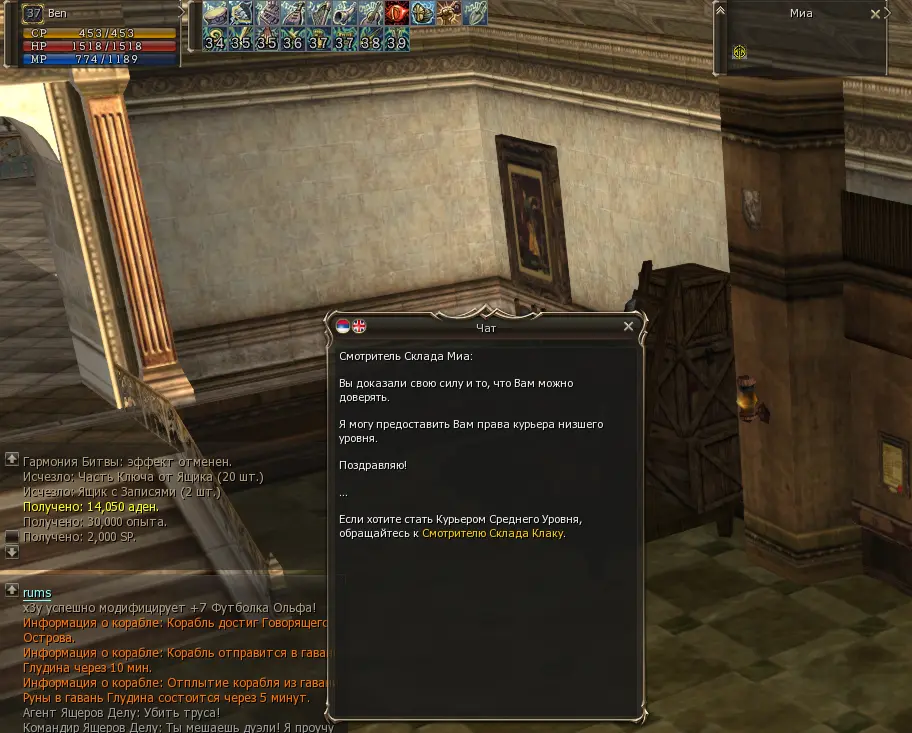The image size is (912, 733).
Task: Select the red eye buff icon
Action: point(397,13)
